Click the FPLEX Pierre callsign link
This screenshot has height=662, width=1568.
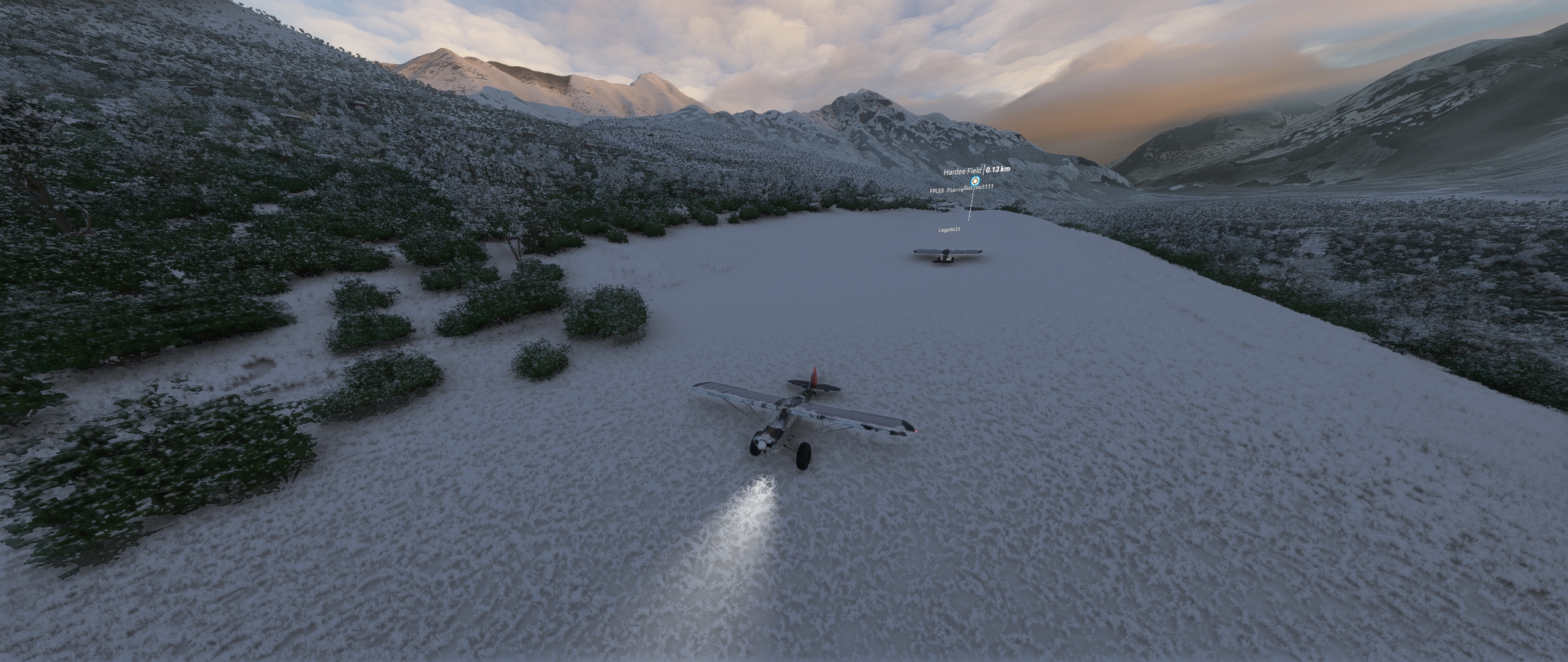pos(947,190)
